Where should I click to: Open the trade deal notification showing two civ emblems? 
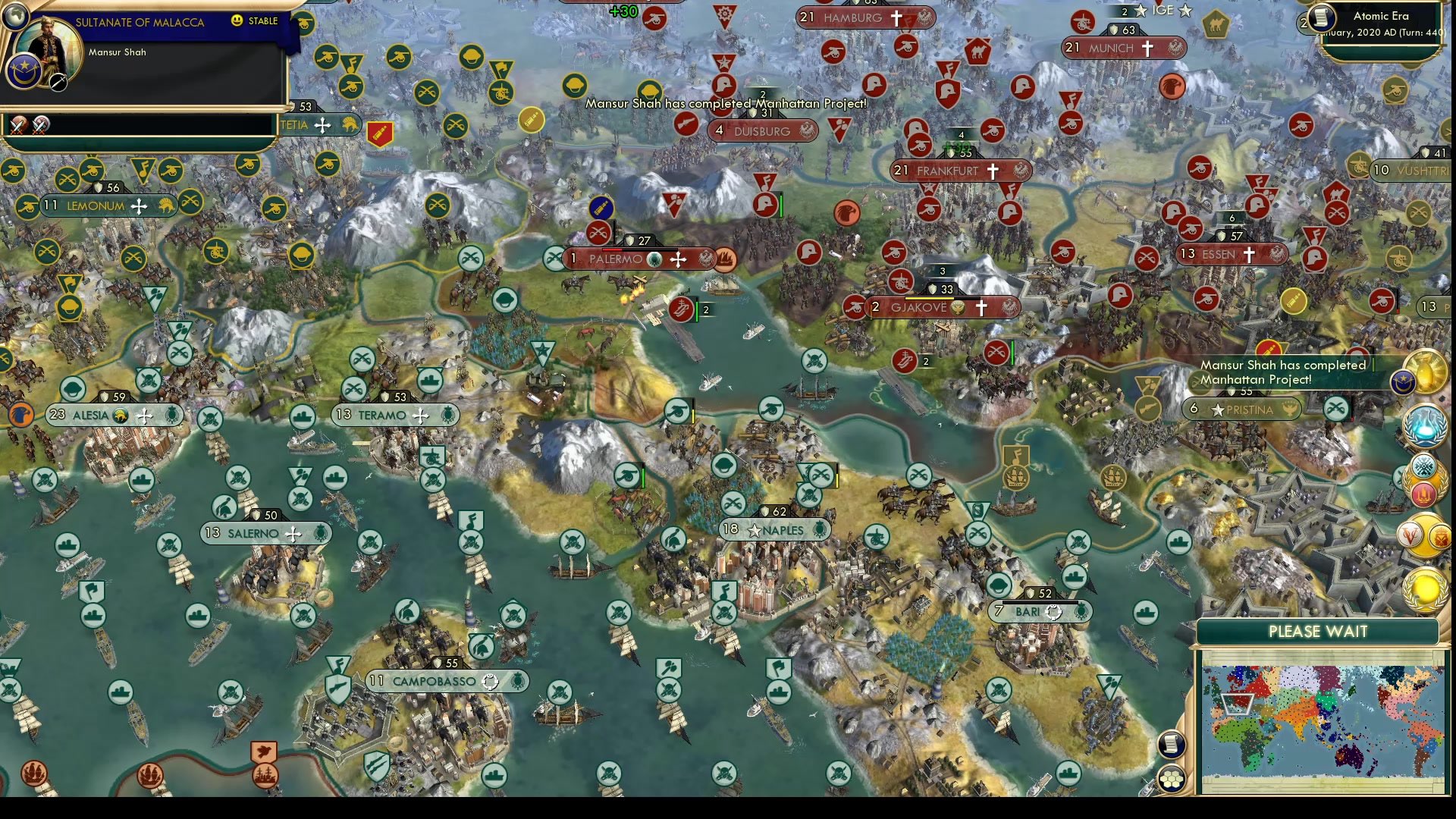click(1423, 533)
